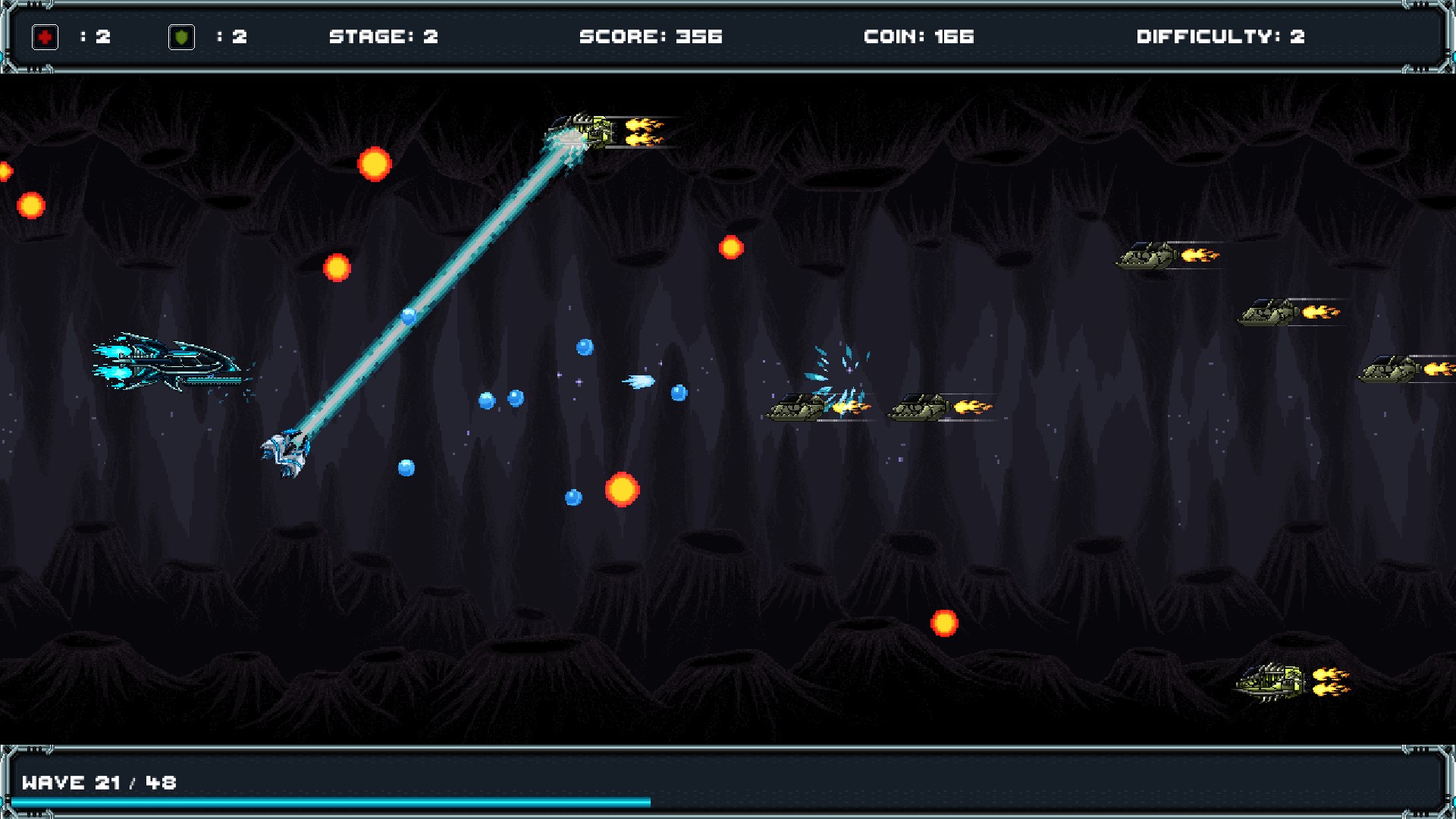This screenshot has width=1456, height=819.
Task: Click the COIN: 166 counter
Action: [x=918, y=36]
